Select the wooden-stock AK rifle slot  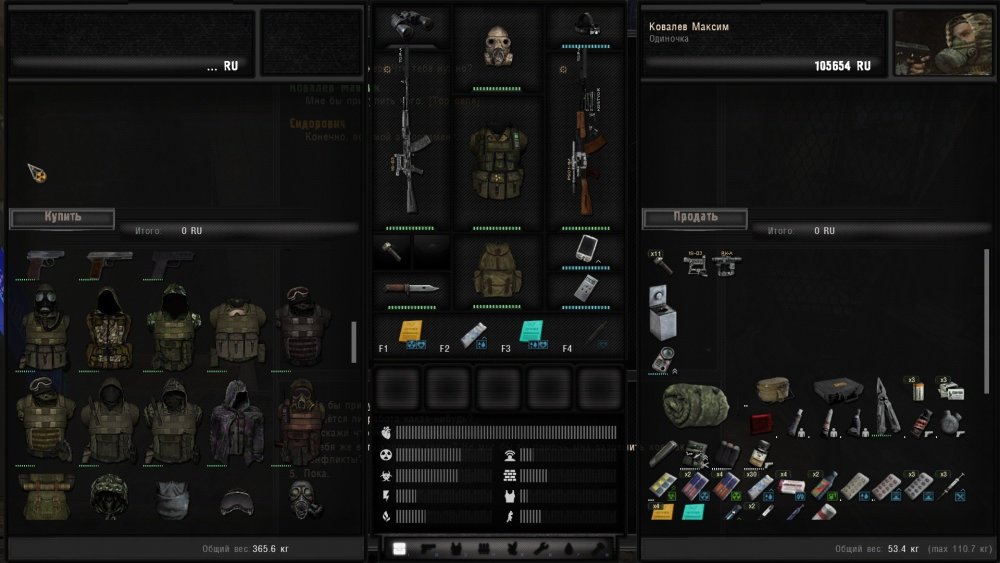(x=585, y=140)
